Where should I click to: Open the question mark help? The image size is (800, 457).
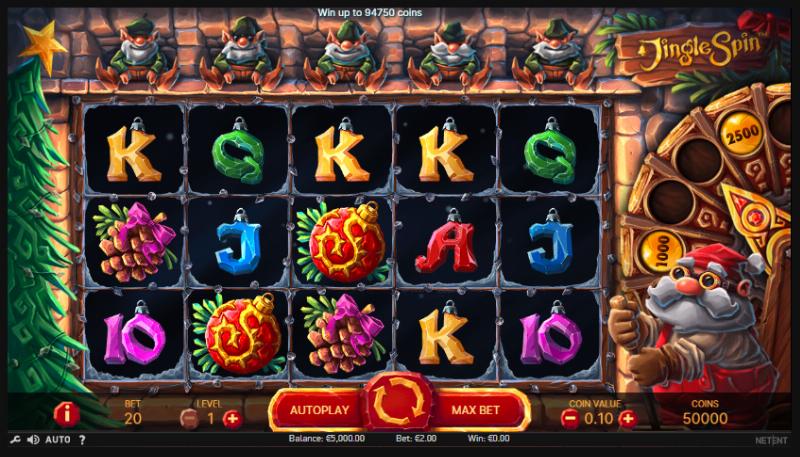coord(82,440)
